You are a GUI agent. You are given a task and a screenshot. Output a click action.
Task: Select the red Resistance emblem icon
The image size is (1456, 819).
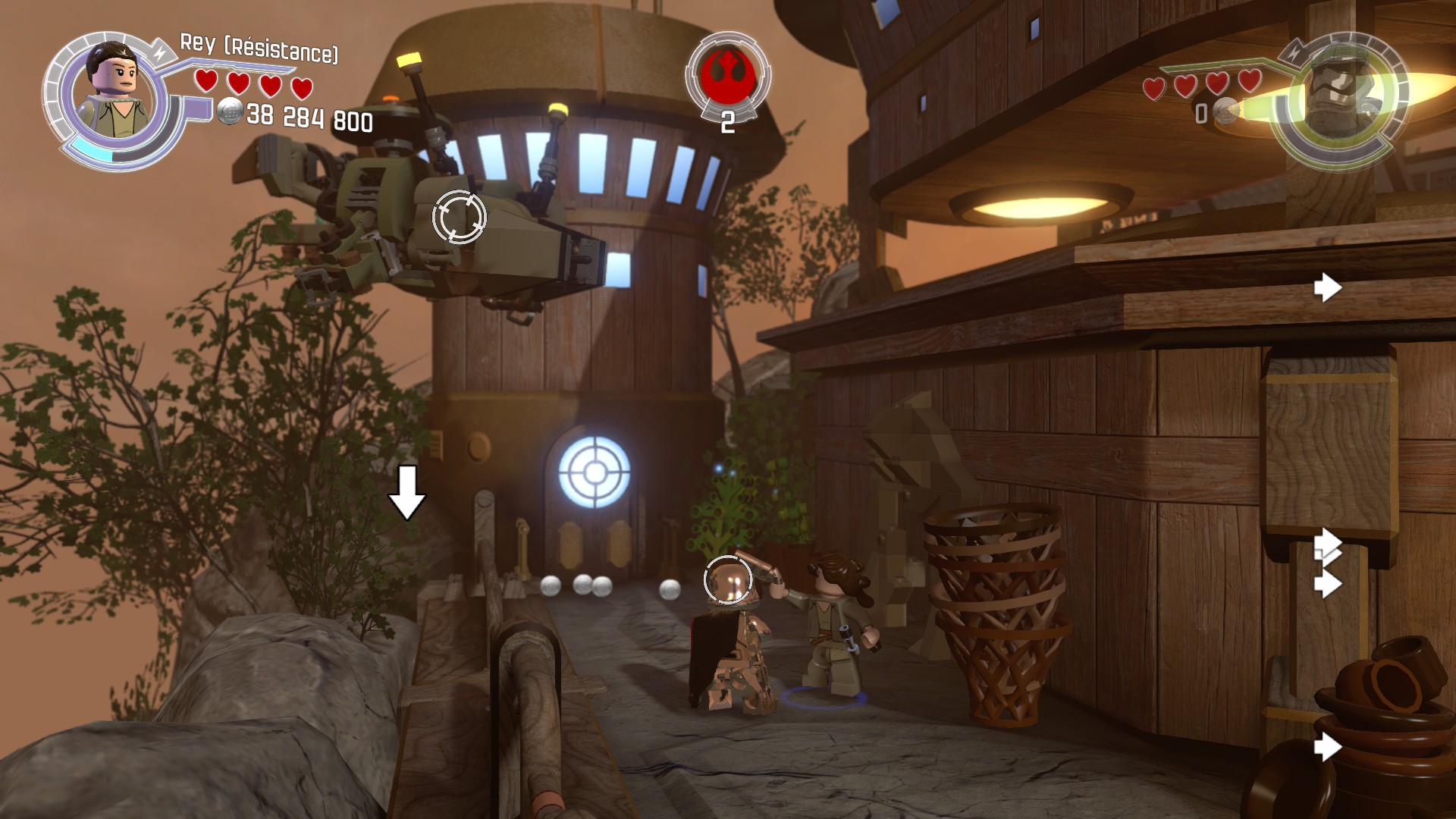coord(727,74)
